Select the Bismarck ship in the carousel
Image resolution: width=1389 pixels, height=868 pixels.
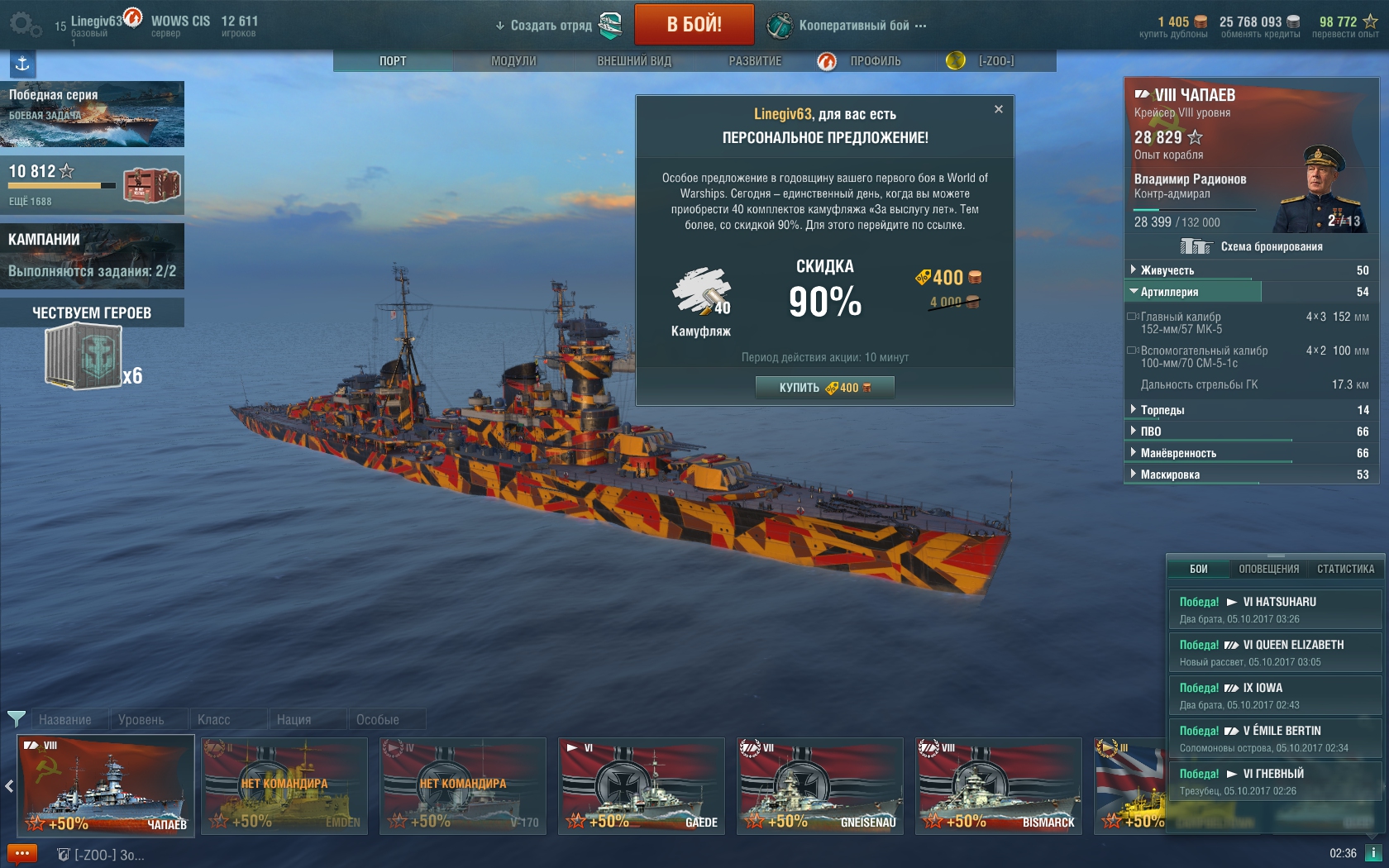(999, 785)
